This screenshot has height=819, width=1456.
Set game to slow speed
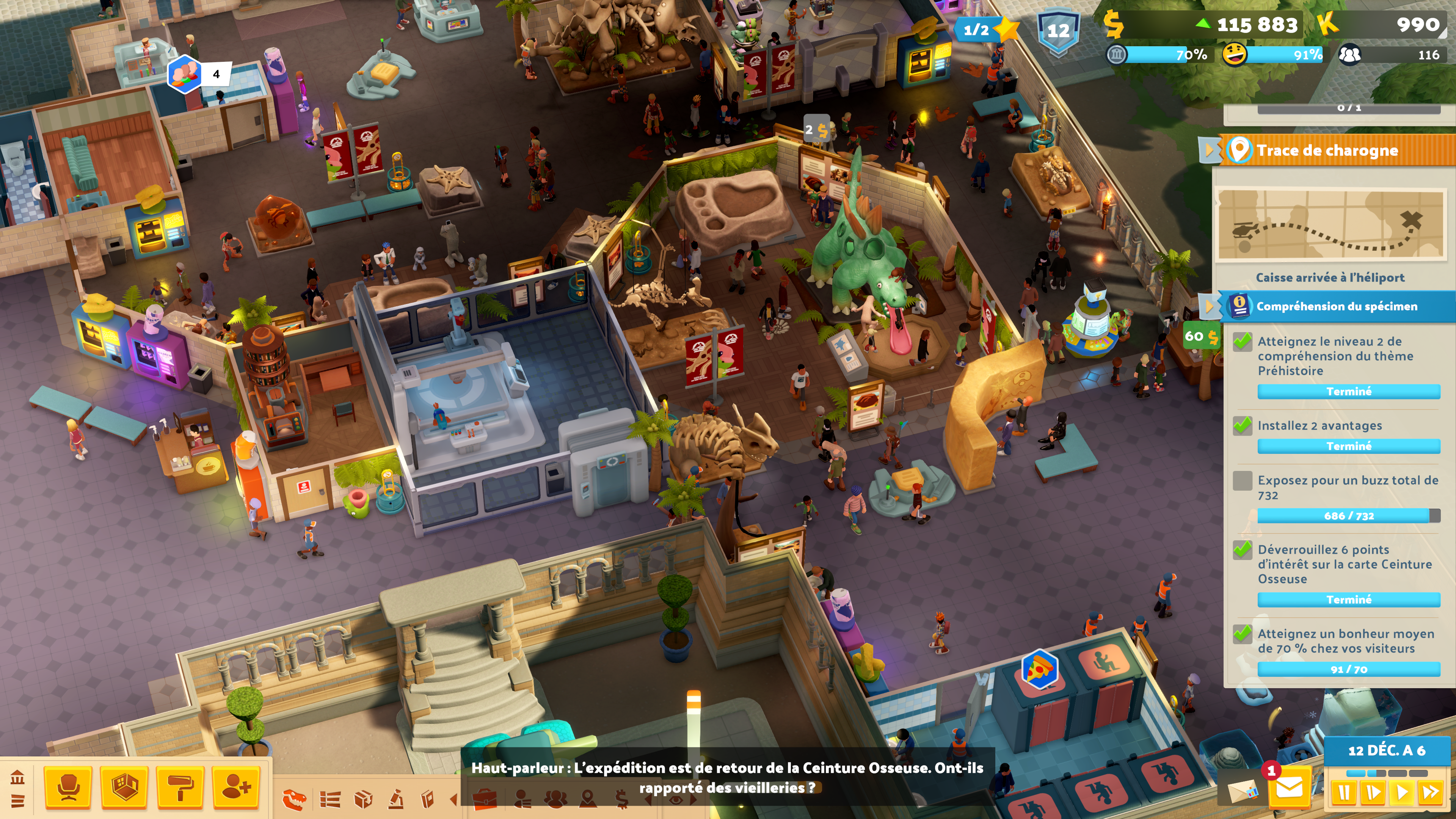click(x=1372, y=792)
